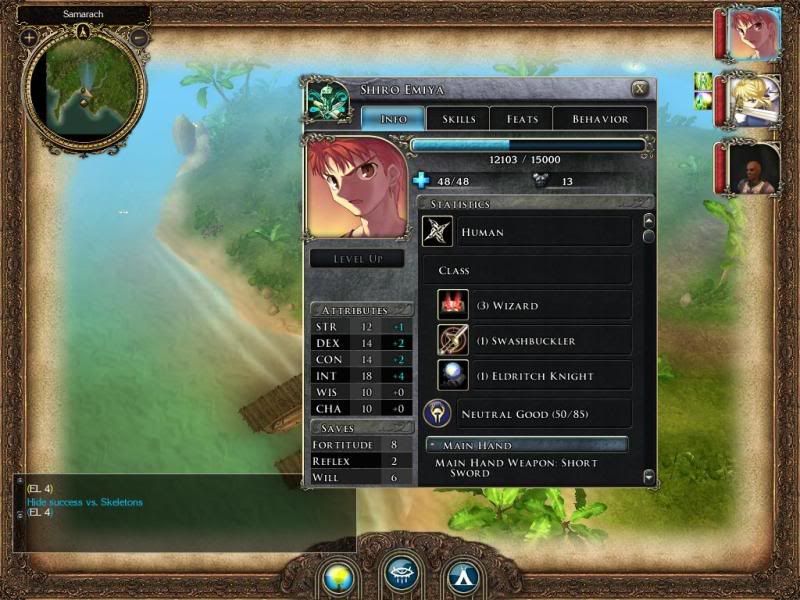The image size is (800, 600).
Task: Select the red-haired party member portrait
Action: pos(753,34)
